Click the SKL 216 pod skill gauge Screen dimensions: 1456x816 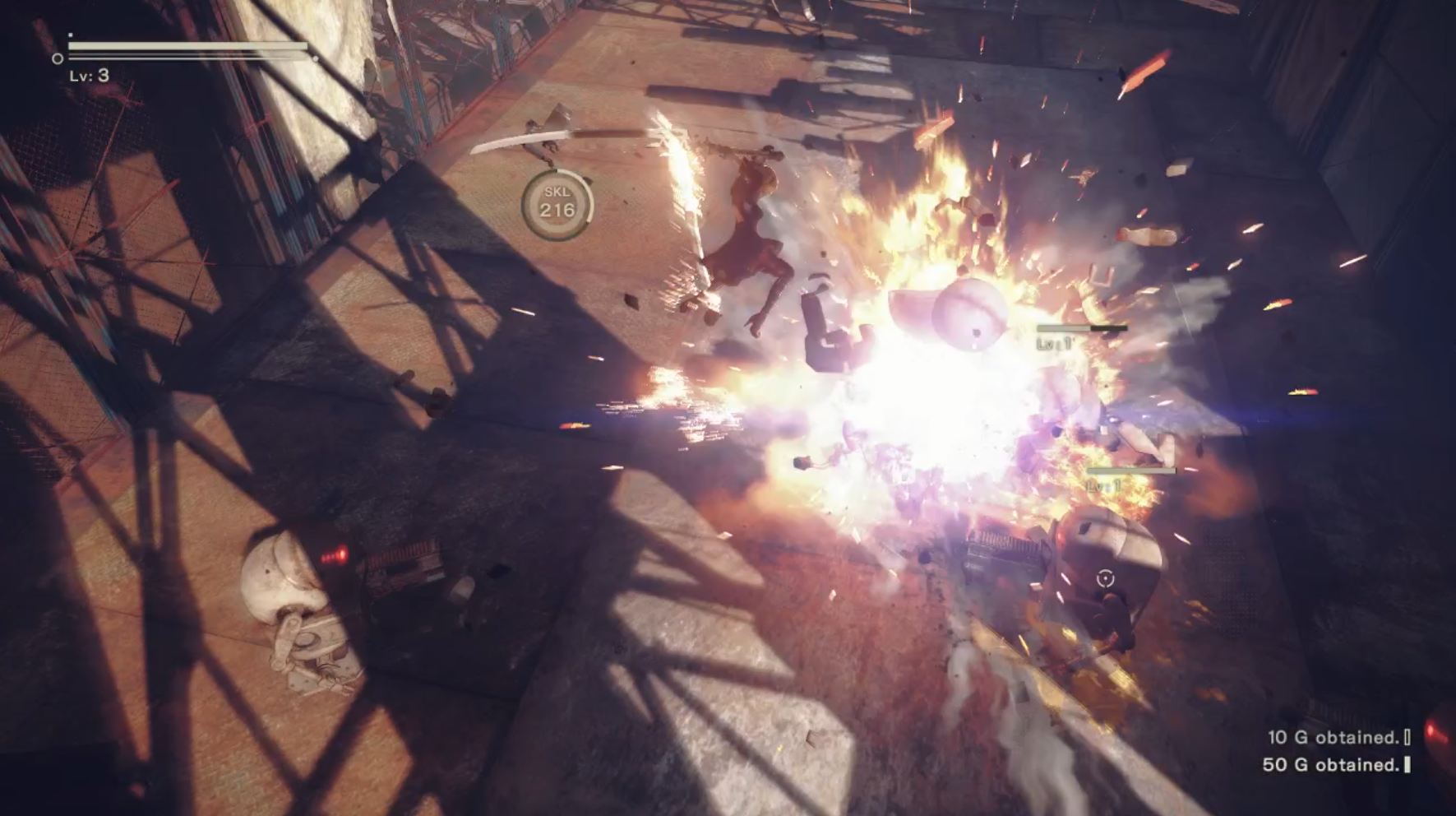(557, 203)
